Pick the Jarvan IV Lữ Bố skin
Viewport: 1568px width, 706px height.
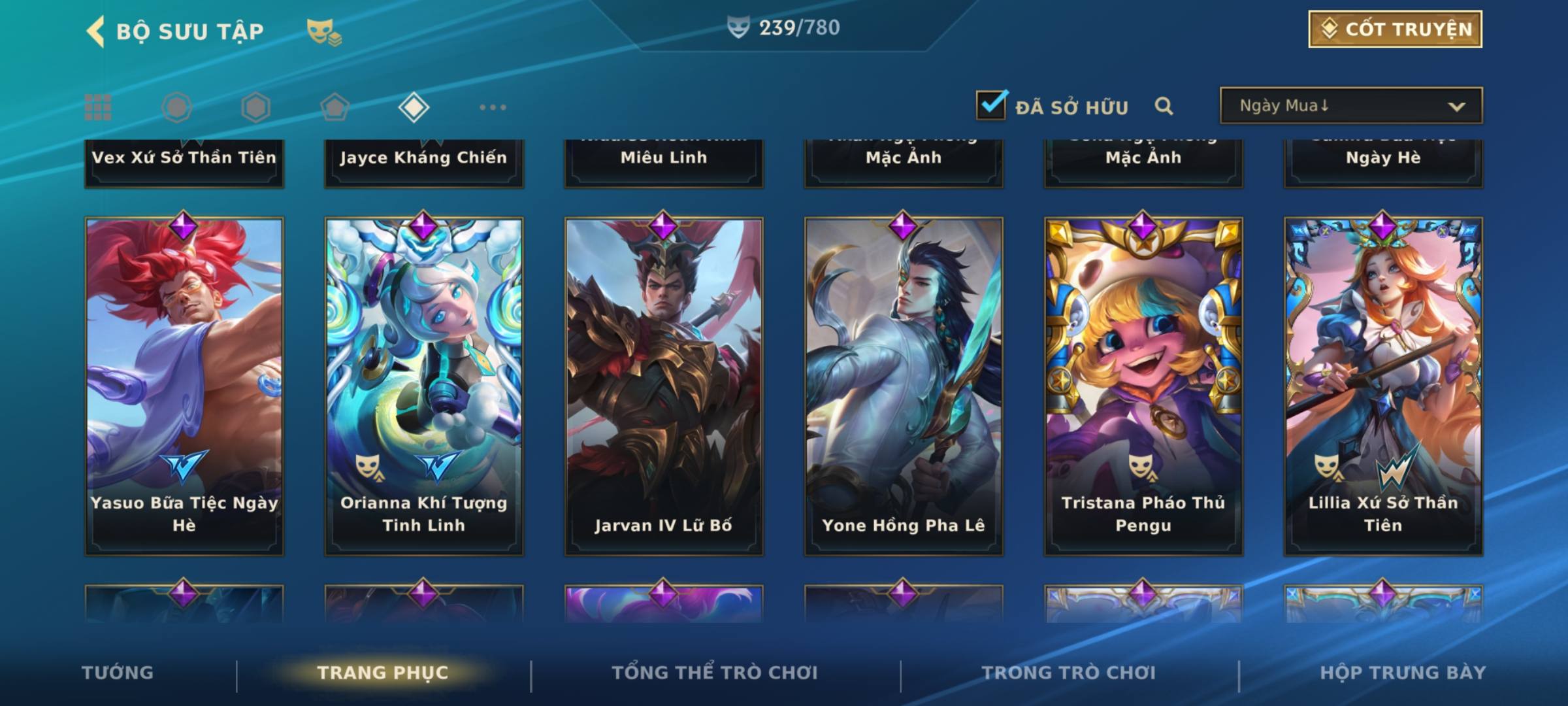coord(664,386)
